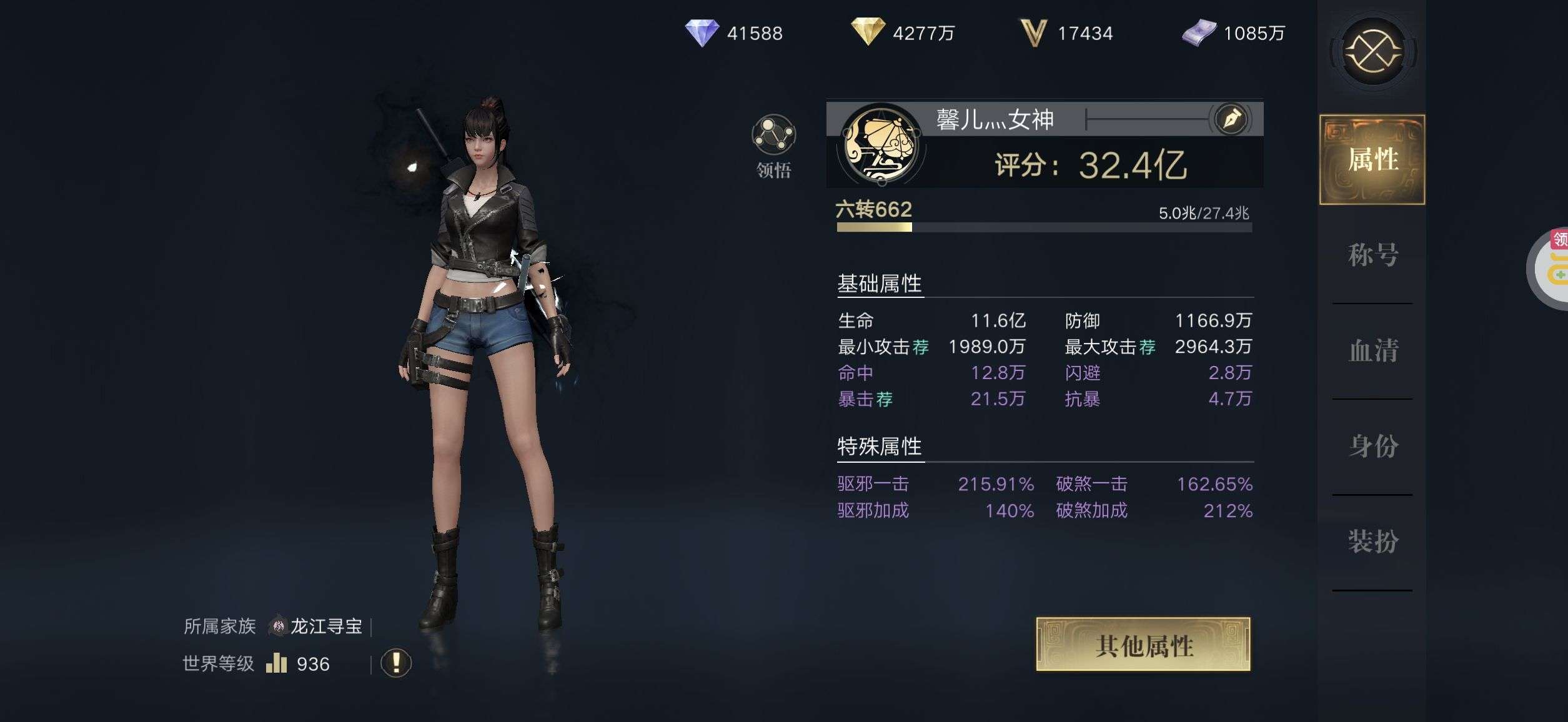Image resolution: width=1568 pixels, height=722 pixels.
Task: Open the 身份 tab
Action: click(x=1372, y=446)
